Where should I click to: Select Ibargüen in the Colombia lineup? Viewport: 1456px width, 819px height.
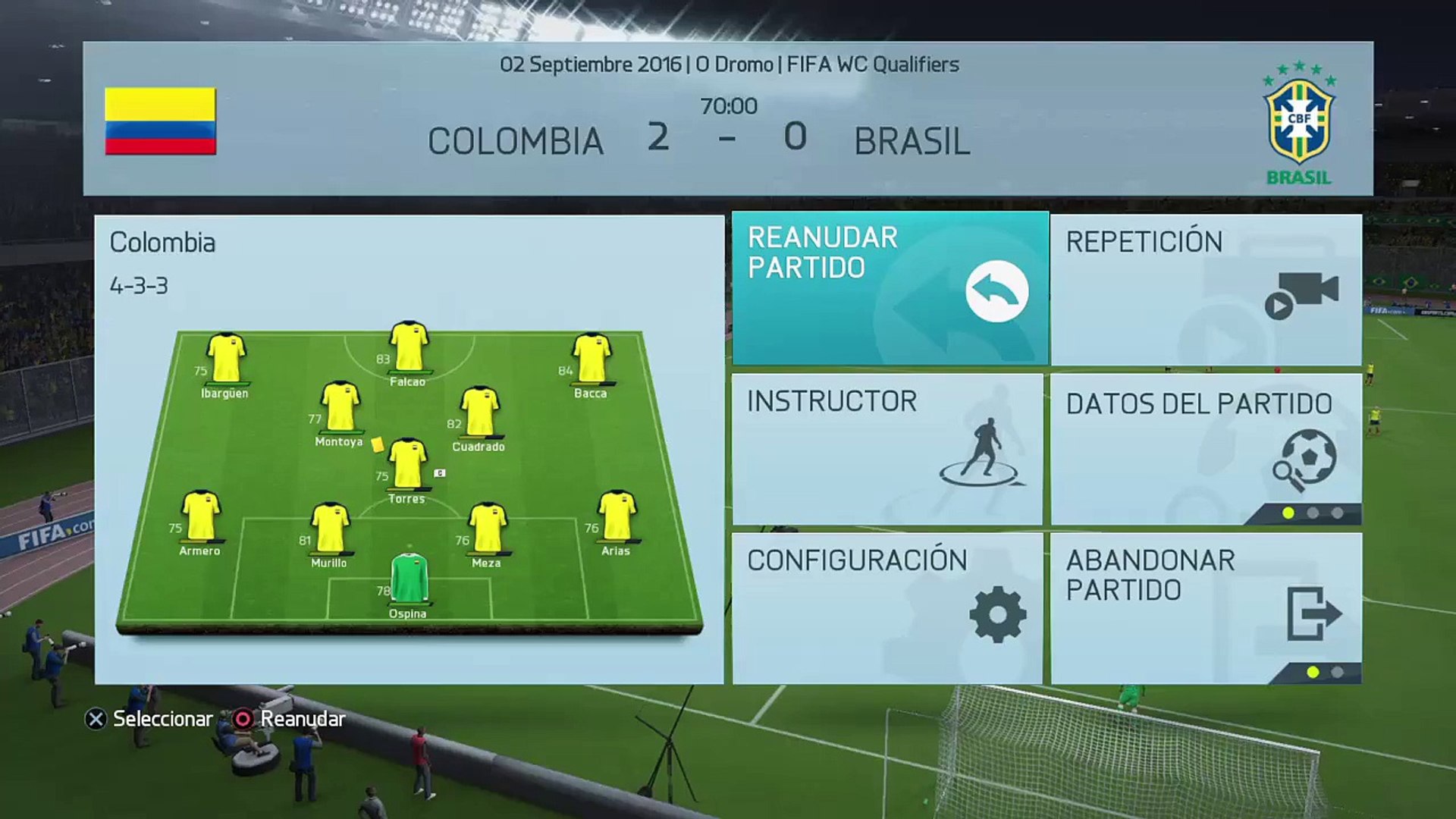tap(226, 359)
